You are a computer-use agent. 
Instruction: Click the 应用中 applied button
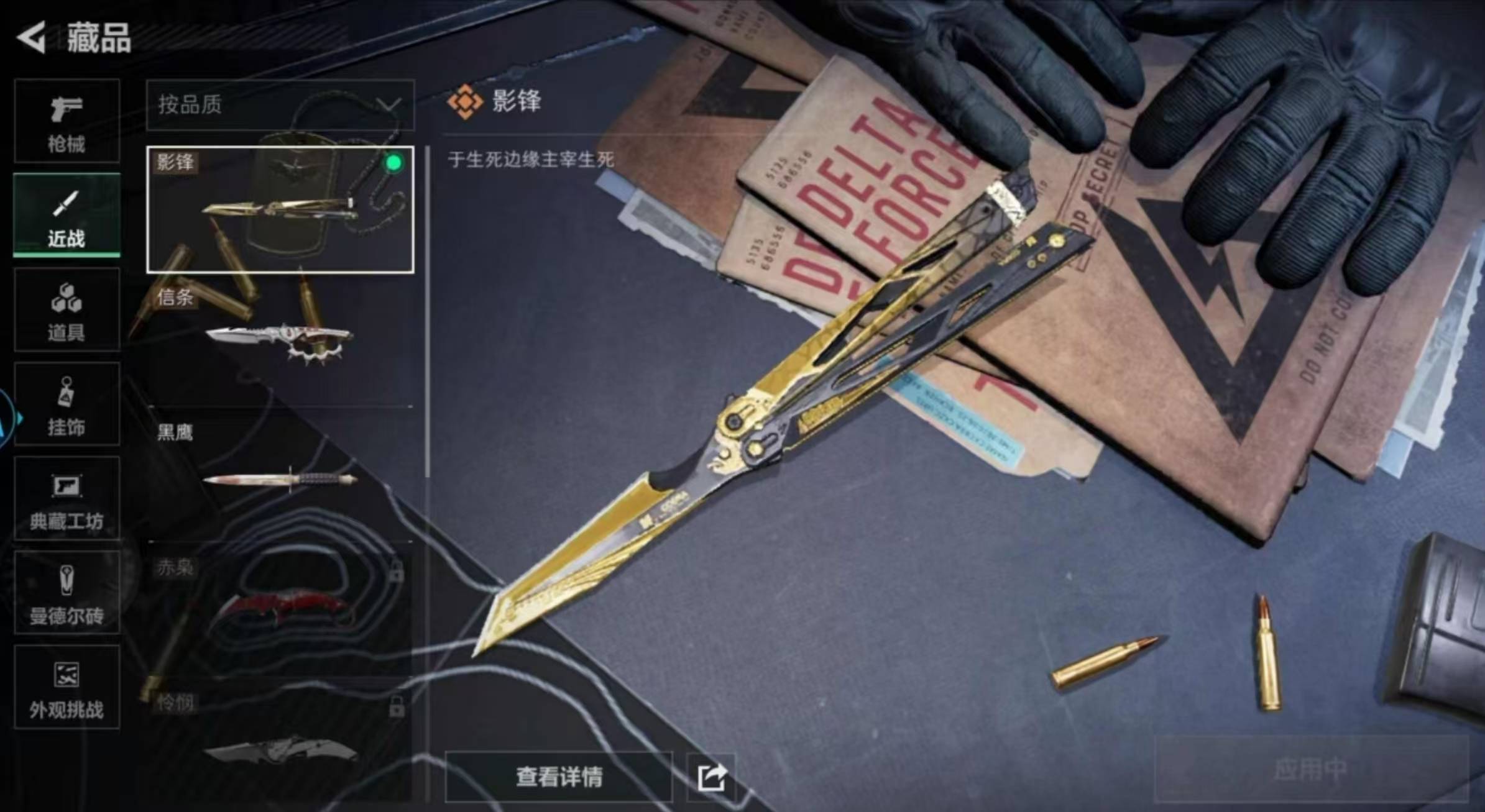[1310, 769]
